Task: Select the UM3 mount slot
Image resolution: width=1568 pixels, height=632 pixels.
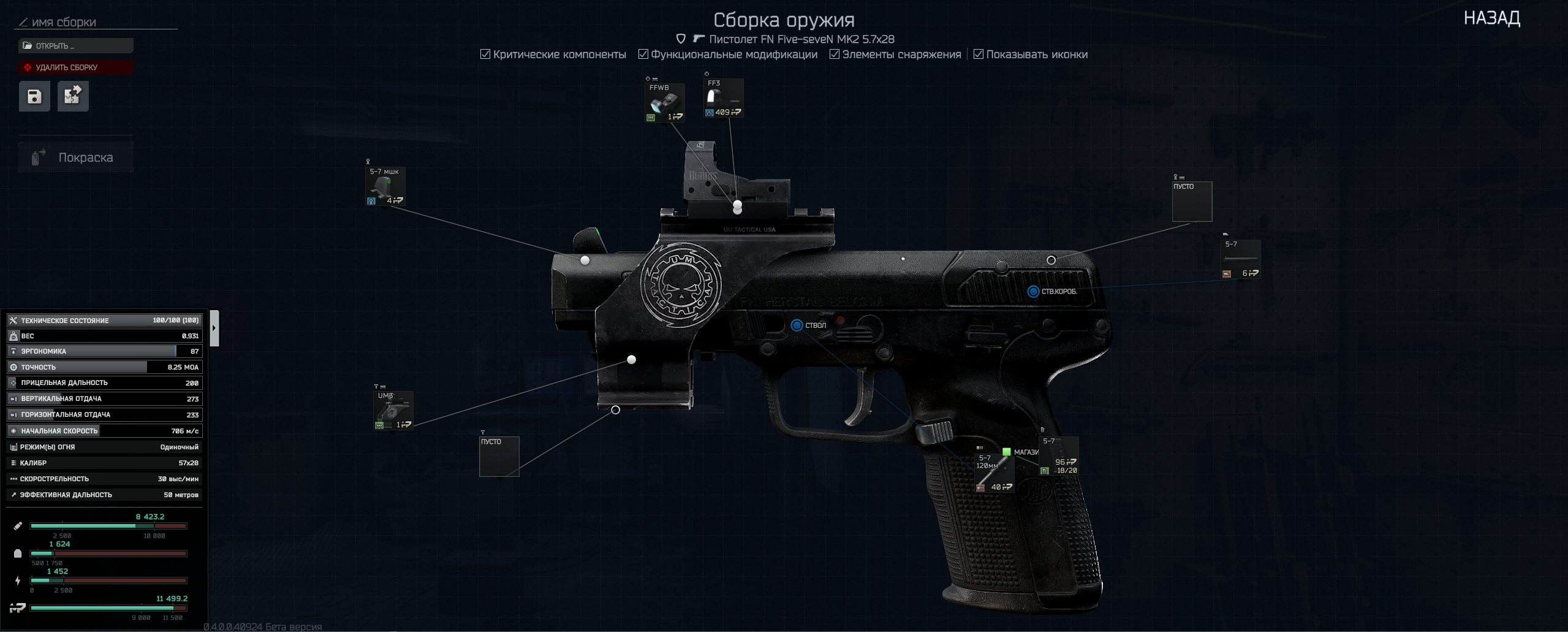Action: tap(393, 411)
